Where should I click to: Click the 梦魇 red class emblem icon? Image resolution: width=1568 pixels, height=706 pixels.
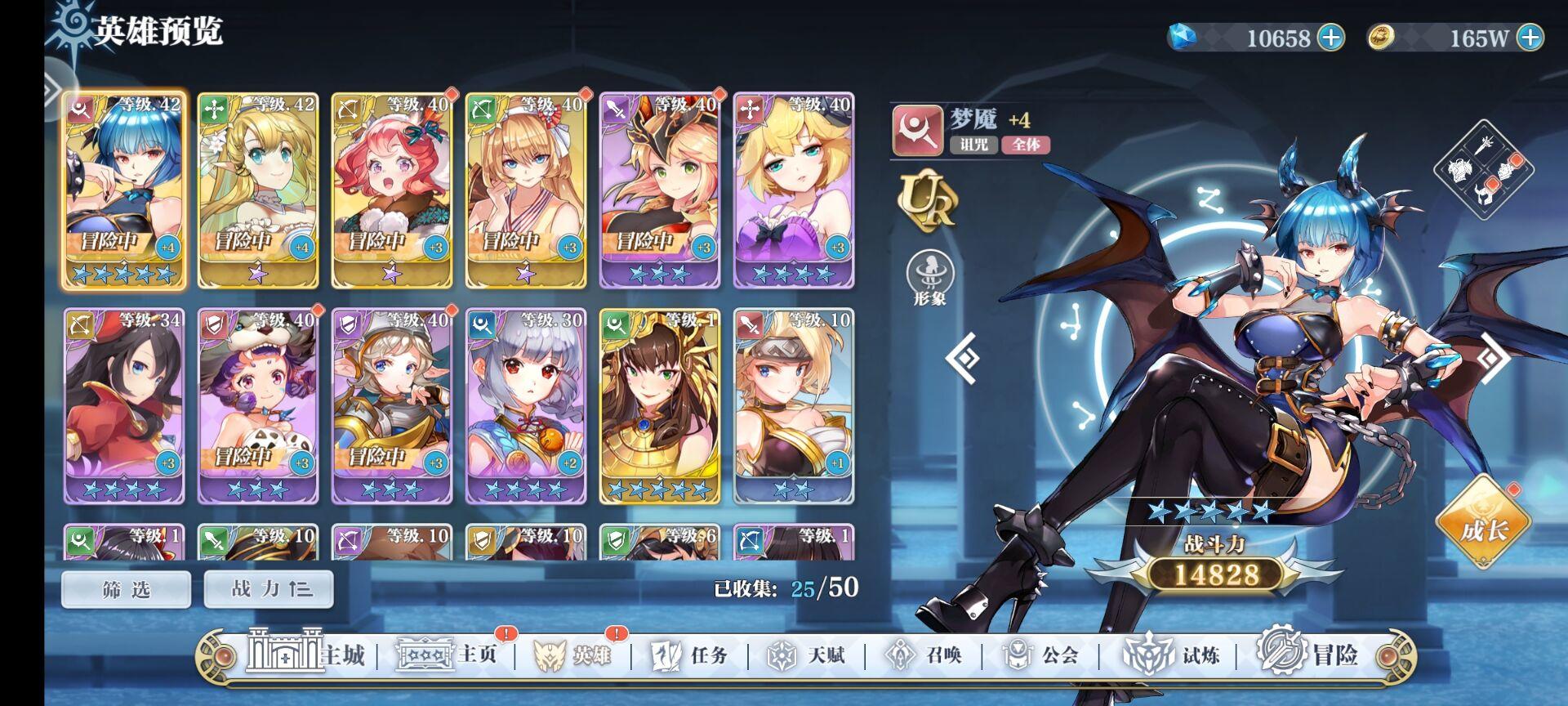tap(916, 131)
